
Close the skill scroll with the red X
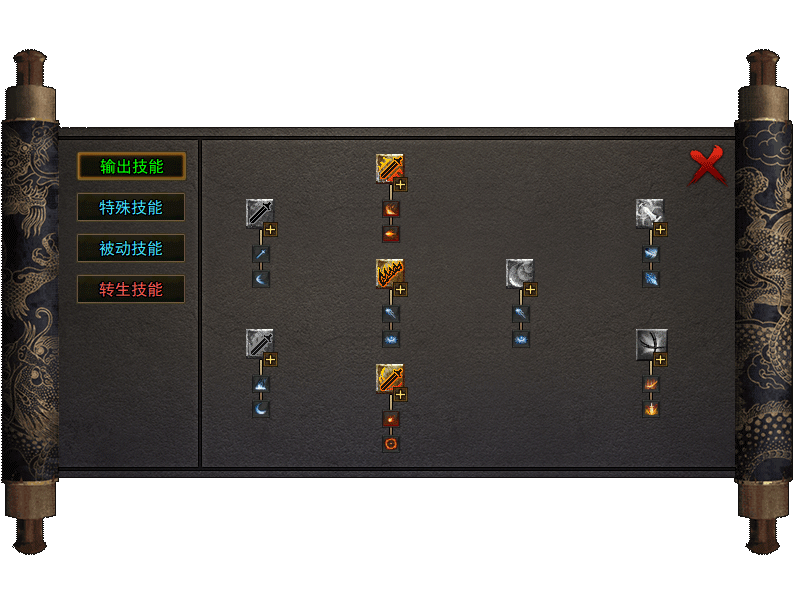coord(707,166)
